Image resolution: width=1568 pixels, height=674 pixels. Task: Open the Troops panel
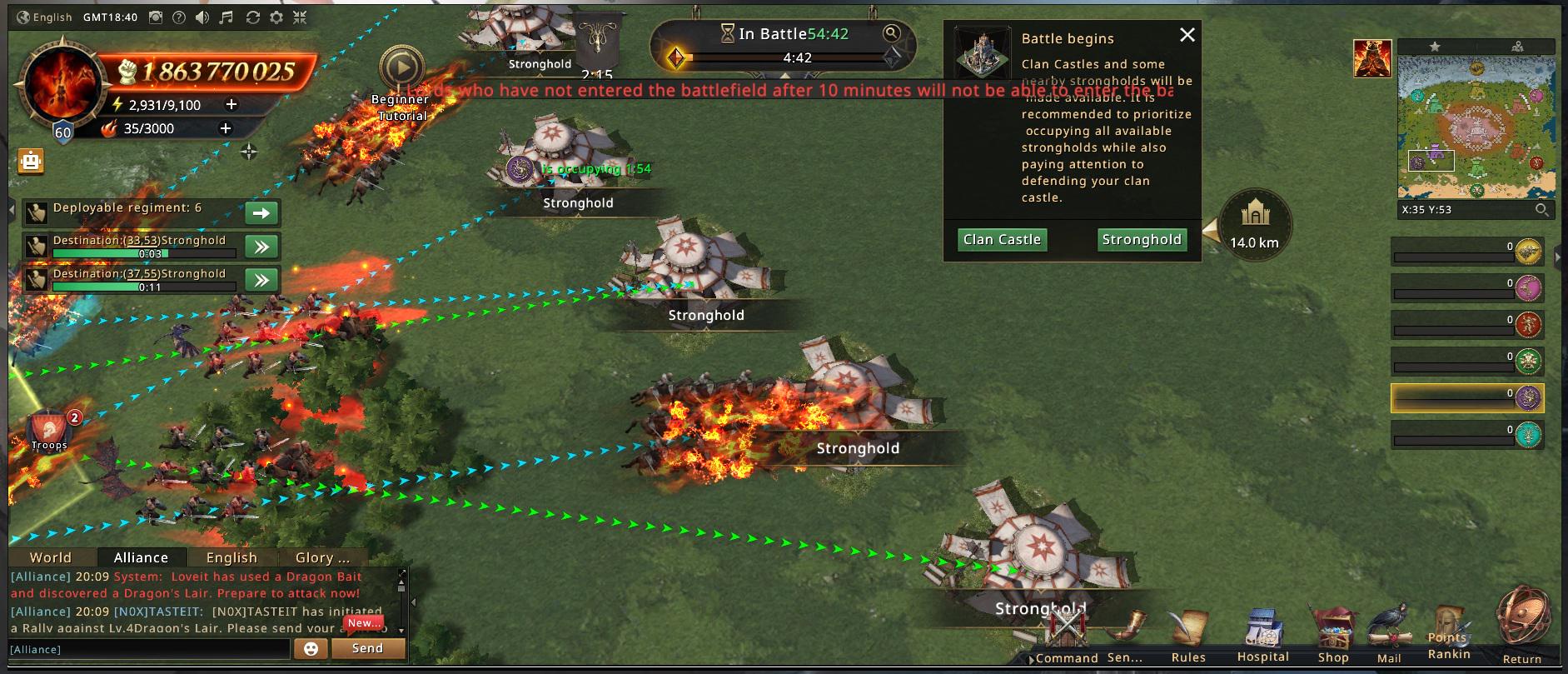49,429
